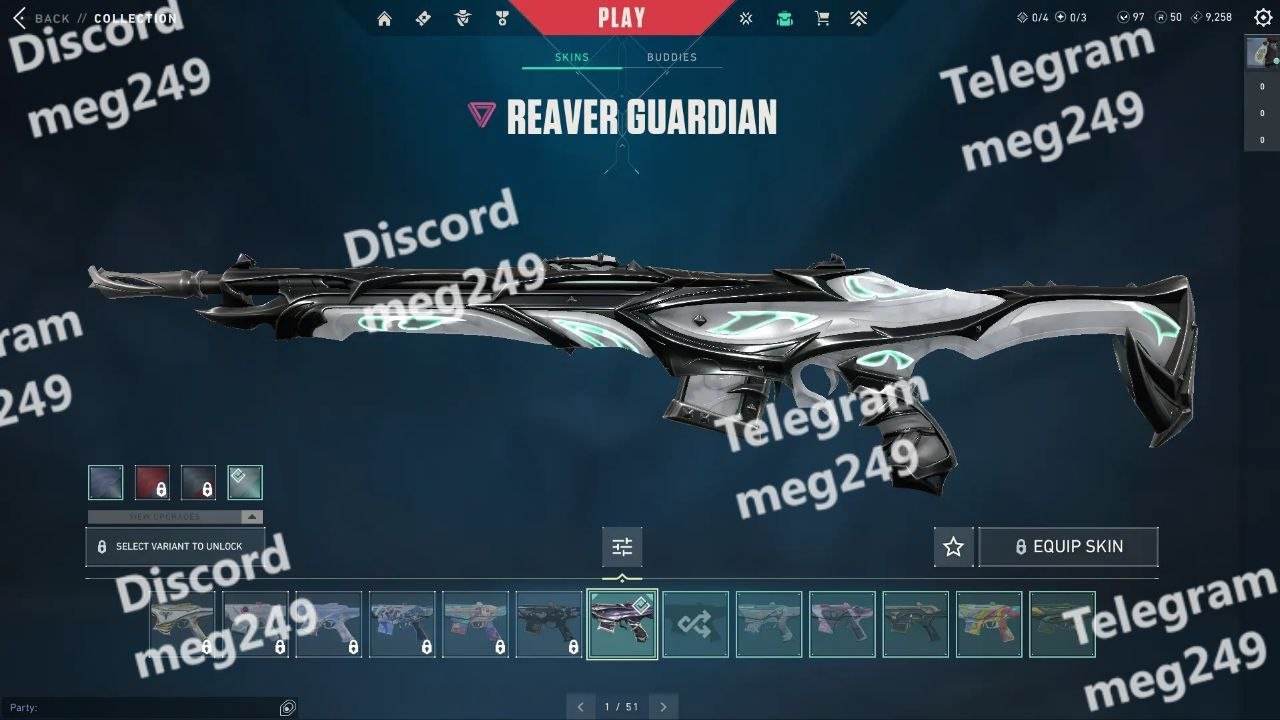Open the game settings gear
Image resolution: width=1280 pixels, height=720 pixels.
[1263, 17]
